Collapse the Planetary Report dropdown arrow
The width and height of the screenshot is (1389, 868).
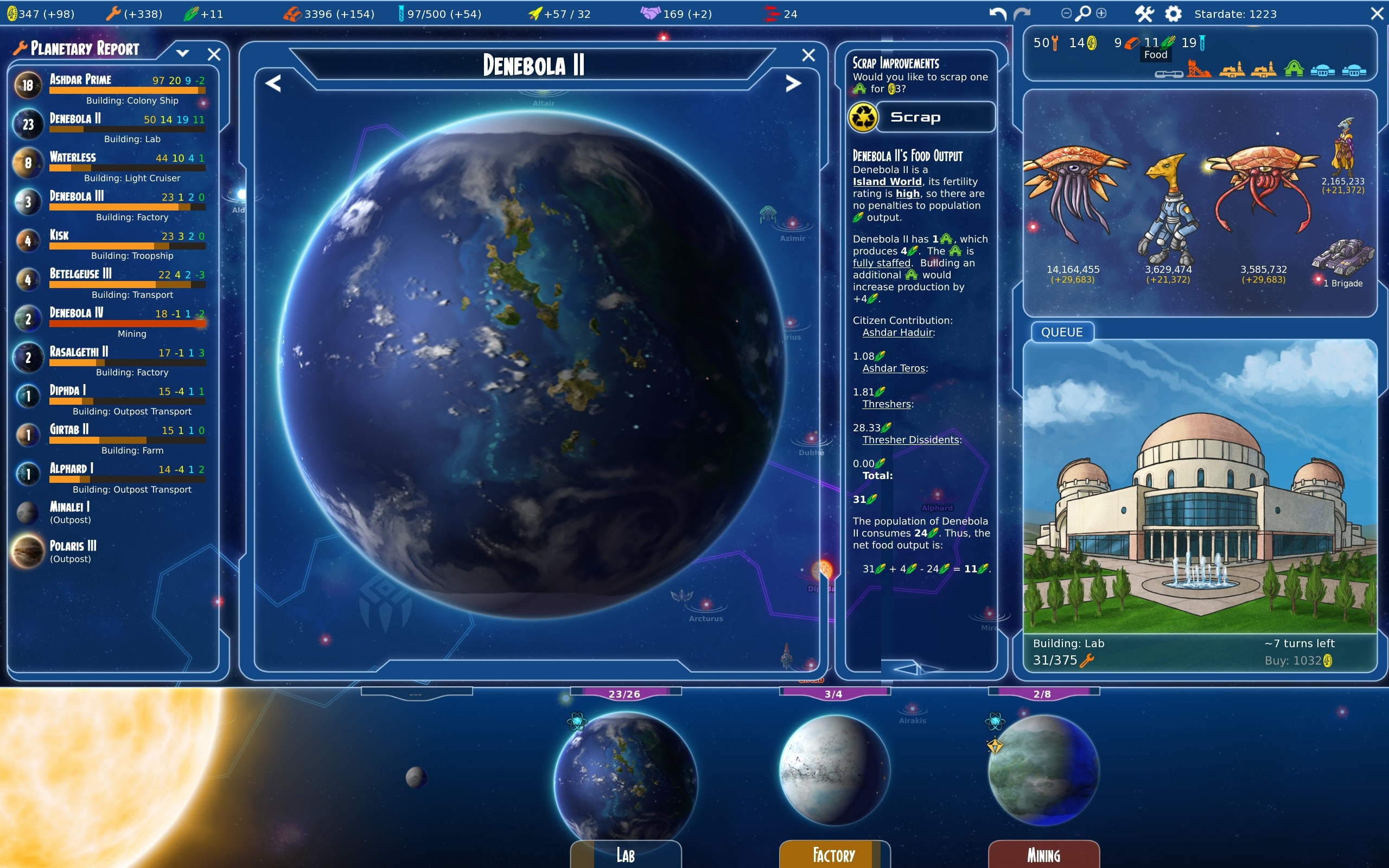click(x=182, y=53)
